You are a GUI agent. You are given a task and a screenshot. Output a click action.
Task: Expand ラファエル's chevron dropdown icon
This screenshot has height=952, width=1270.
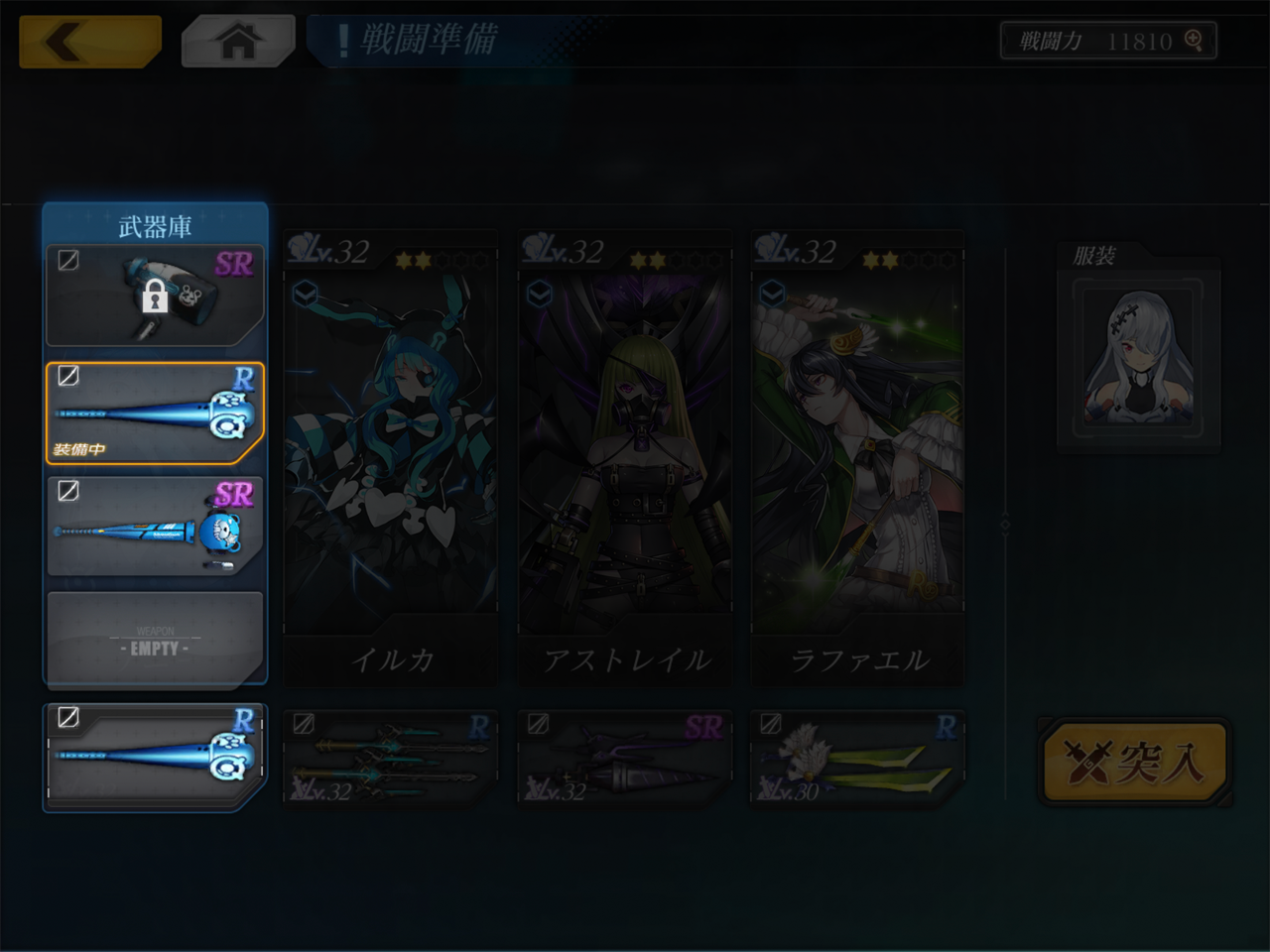772,294
